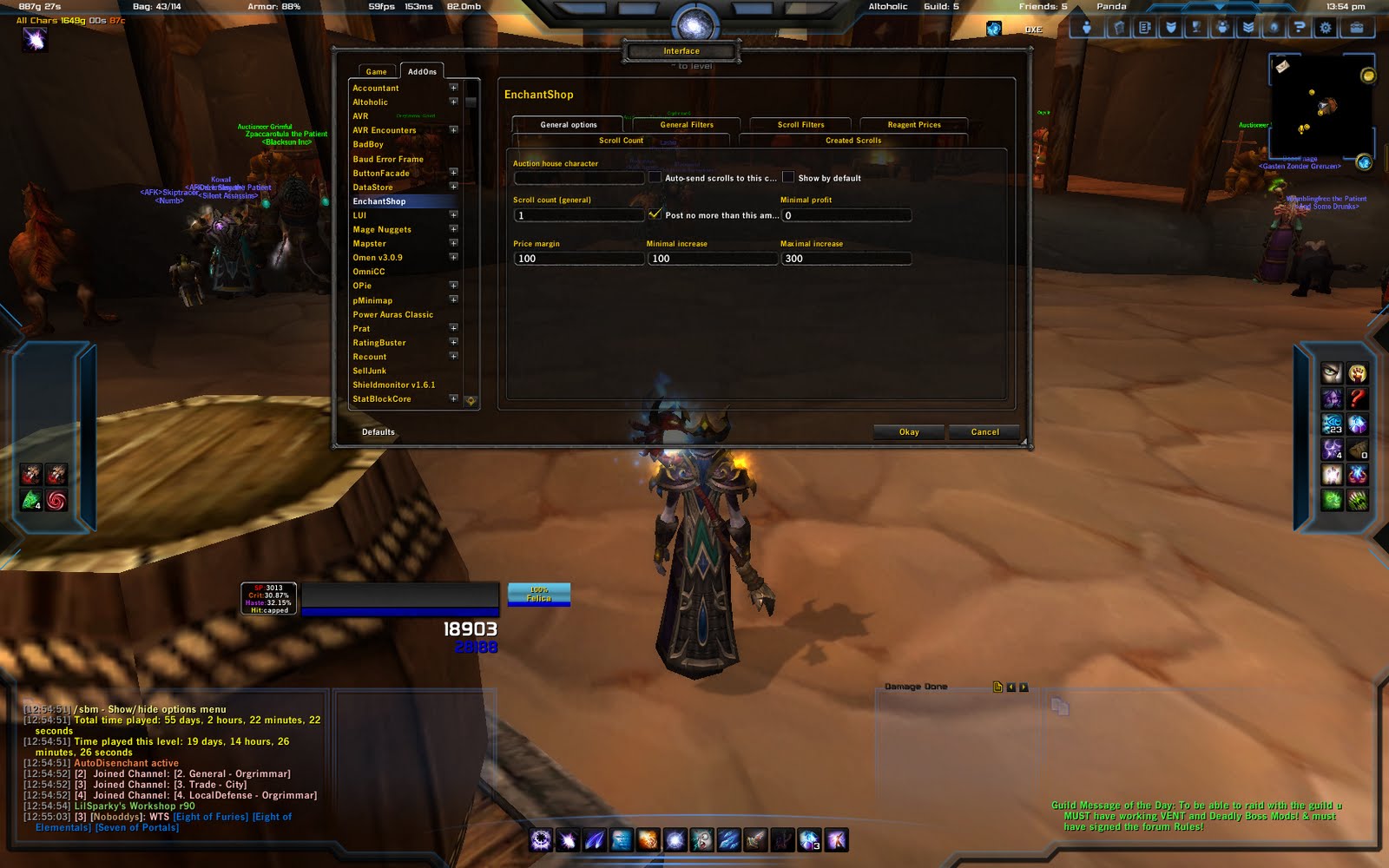Screen dimensions: 1389x868
Task: Select EnchantShop in the AddOns list
Action: point(379,201)
